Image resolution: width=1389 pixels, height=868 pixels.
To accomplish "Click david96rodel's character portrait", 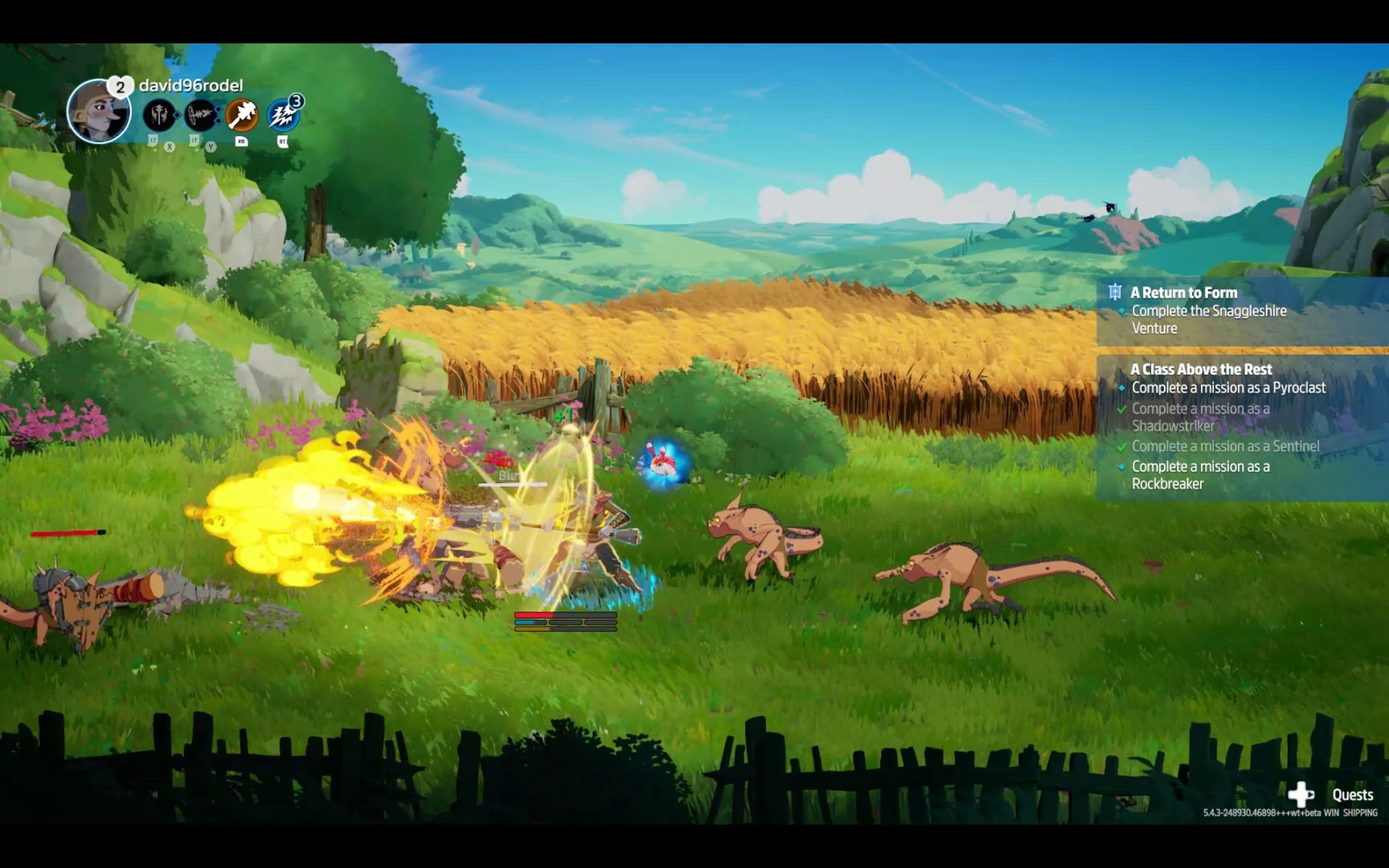I will click(98, 111).
